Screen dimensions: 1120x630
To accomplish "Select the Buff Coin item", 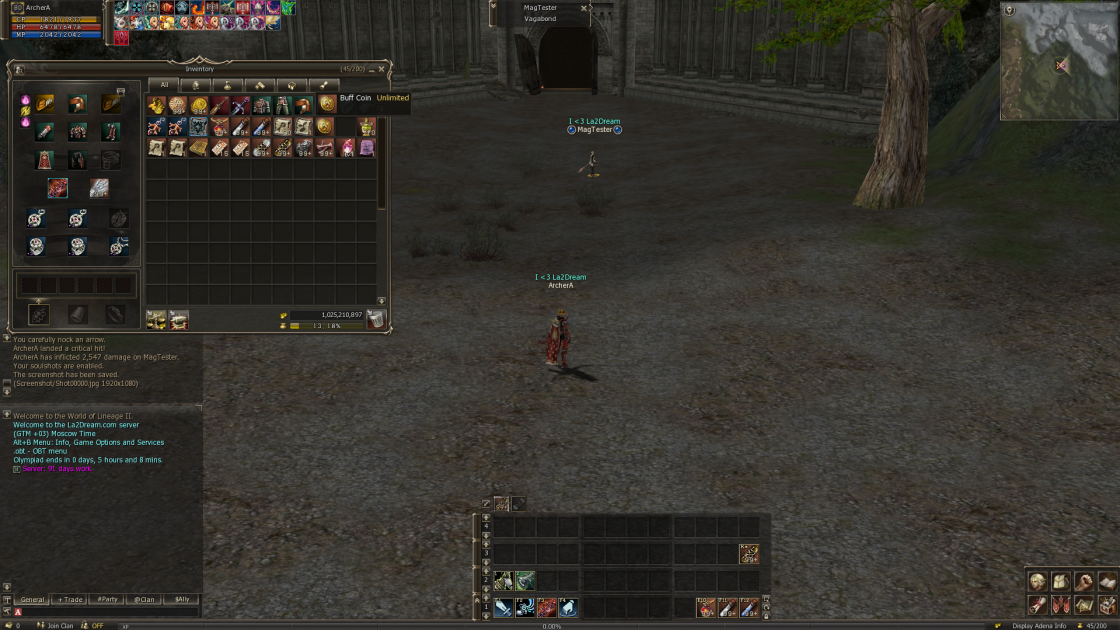I will (326, 104).
